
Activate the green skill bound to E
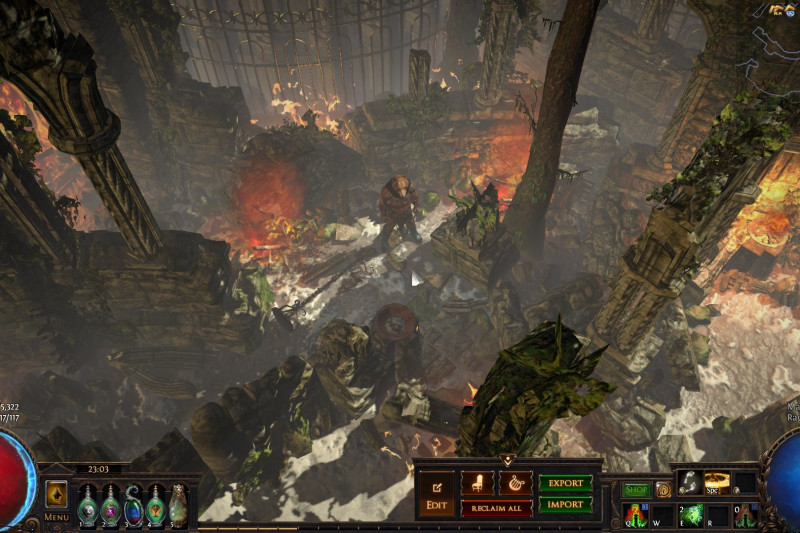[x=690, y=514]
